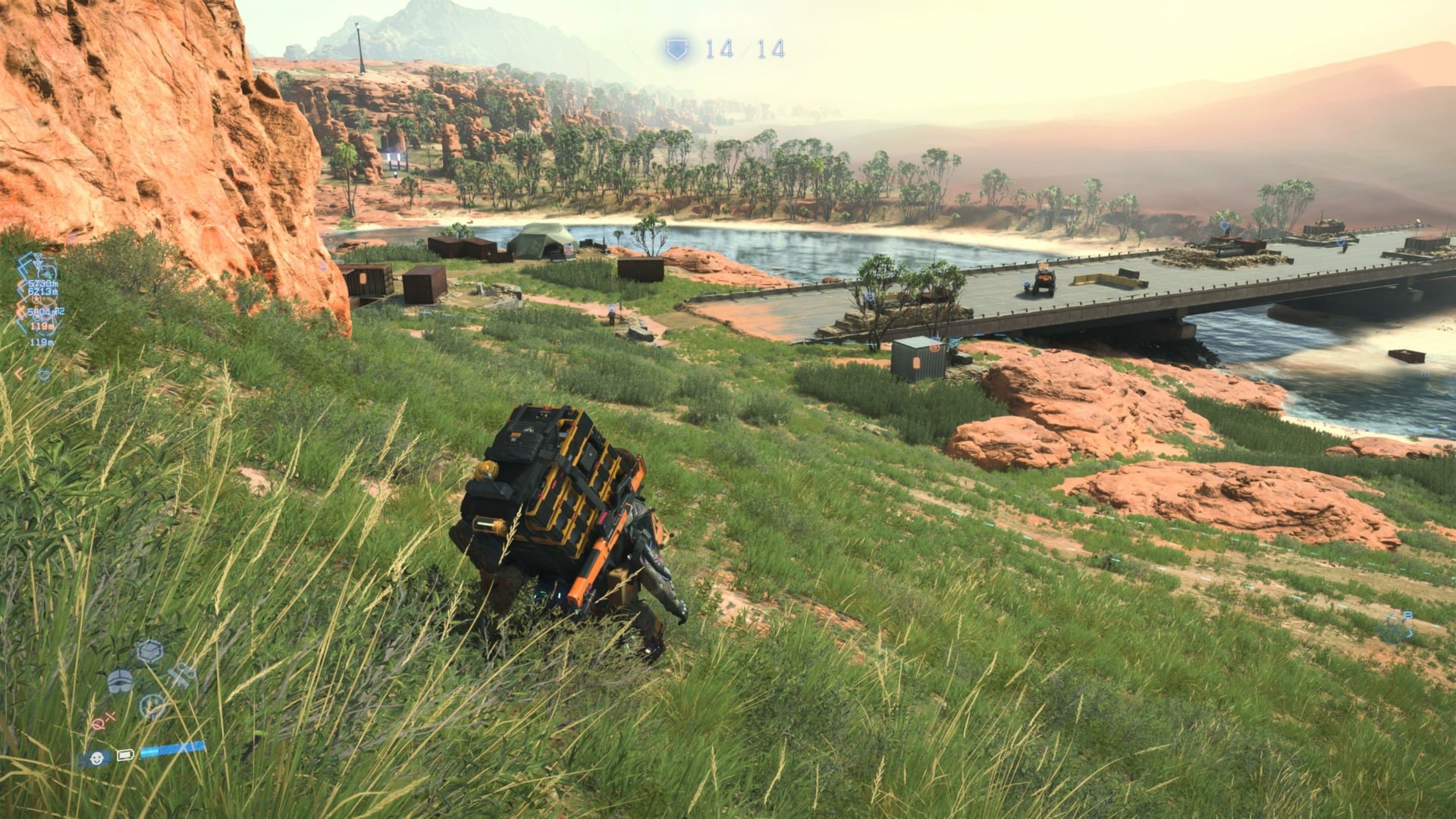The width and height of the screenshot is (1456, 819).
Task: Pick the crossed tools icon in the item wheel
Action: click(181, 675)
